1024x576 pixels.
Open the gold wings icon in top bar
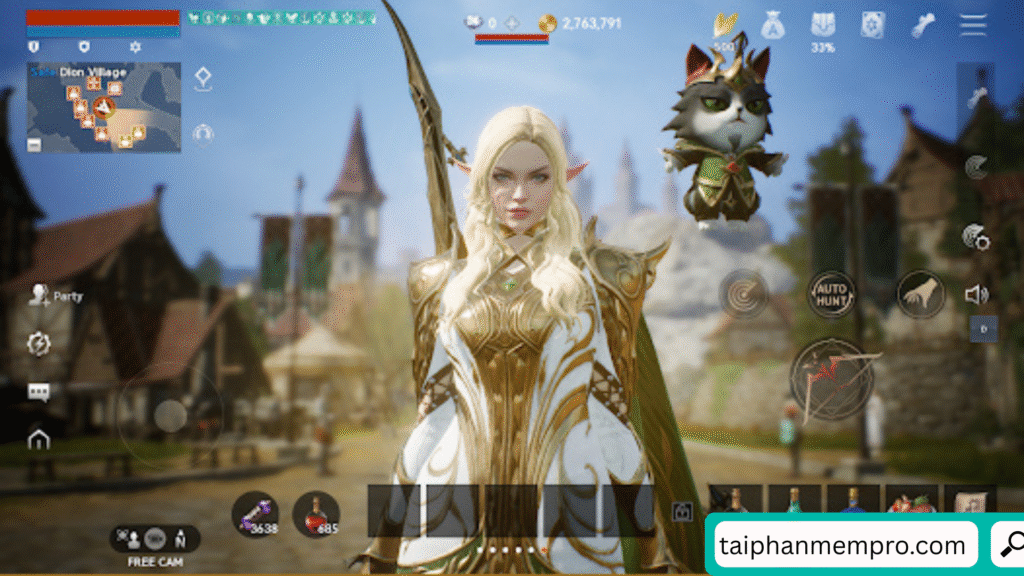click(724, 25)
